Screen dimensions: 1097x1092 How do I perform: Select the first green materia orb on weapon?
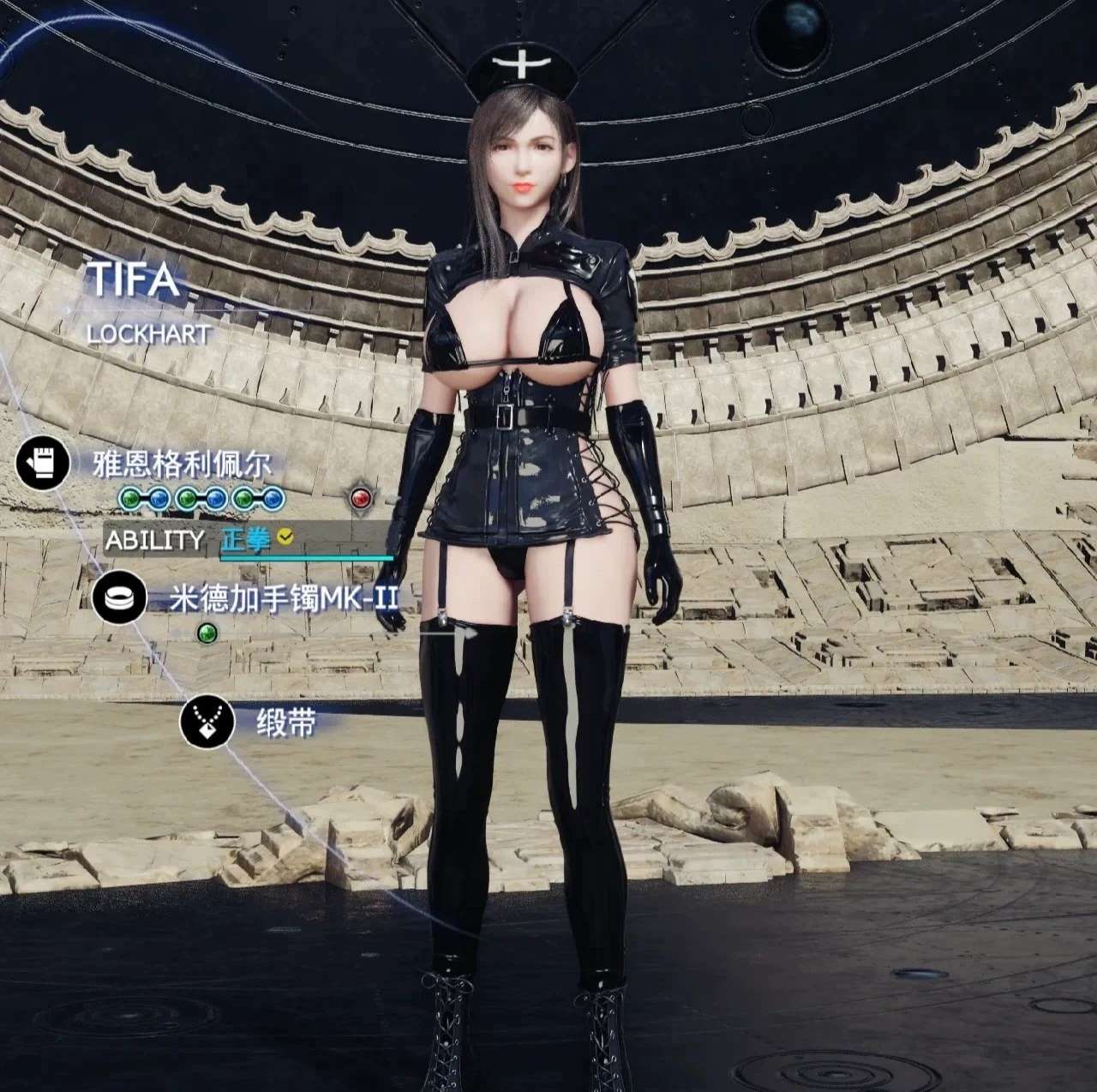(130, 498)
